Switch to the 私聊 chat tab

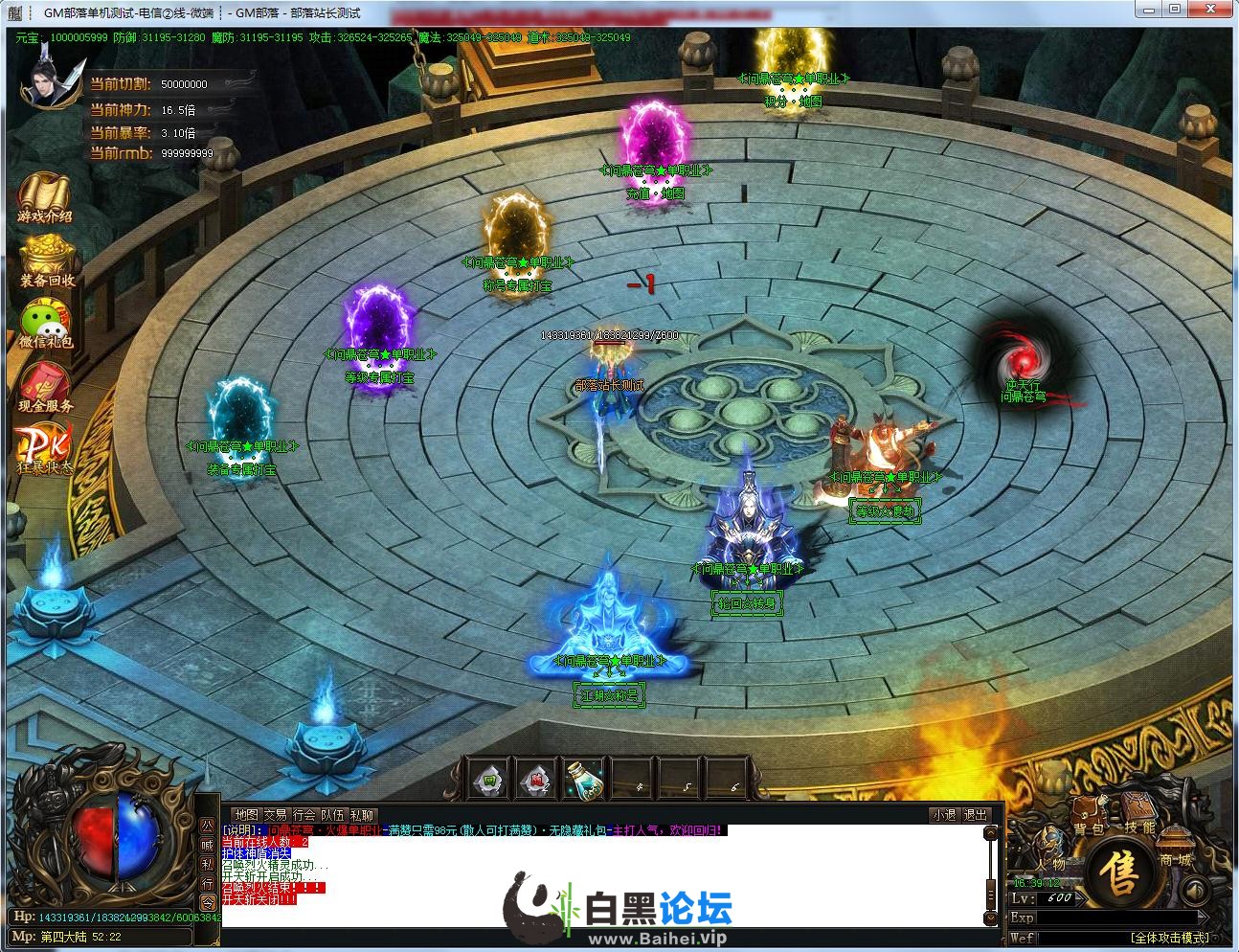click(361, 815)
